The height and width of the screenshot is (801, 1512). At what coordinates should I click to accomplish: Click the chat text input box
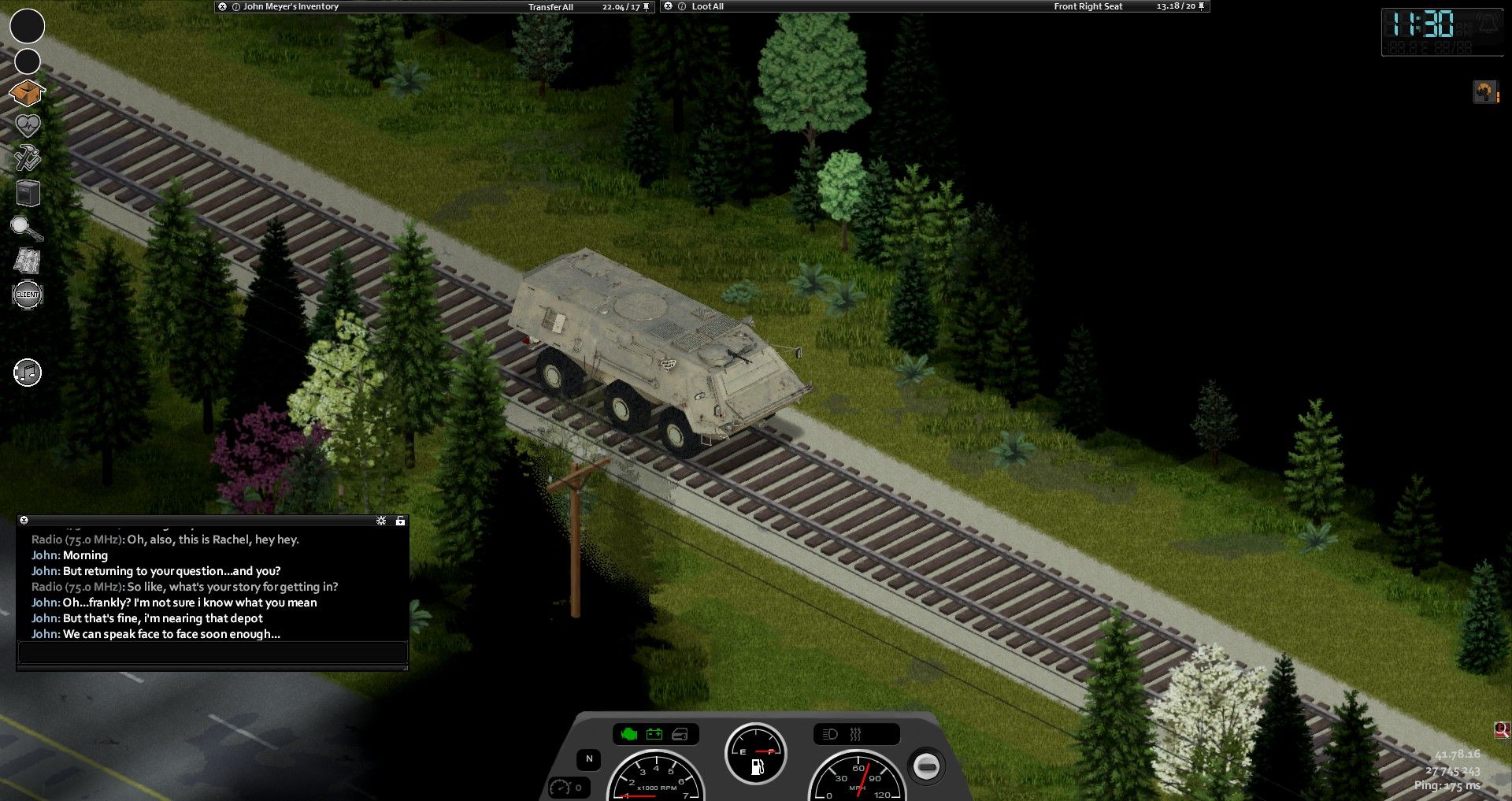(212, 652)
